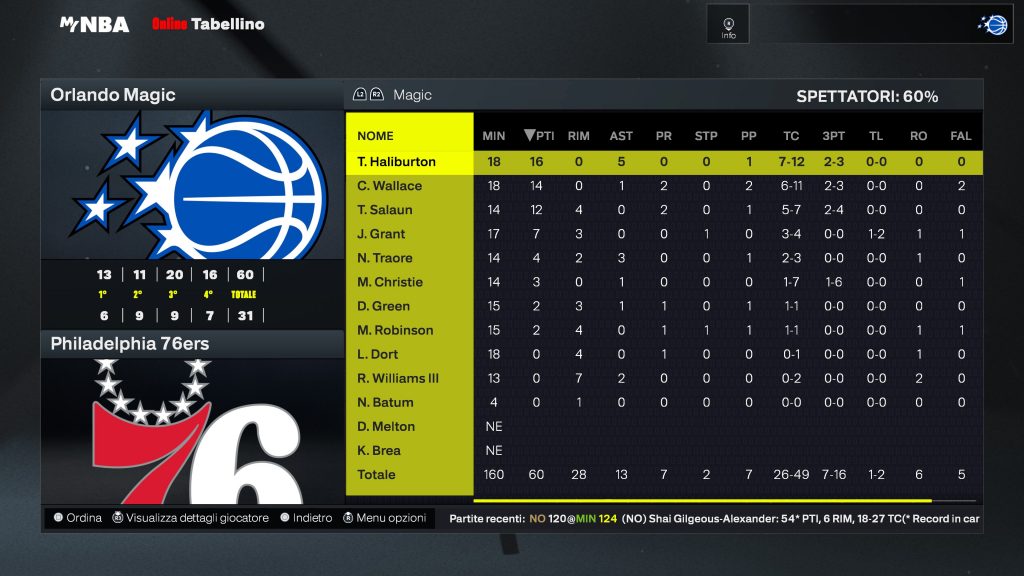Select D. Green in the table

[384, 306]
